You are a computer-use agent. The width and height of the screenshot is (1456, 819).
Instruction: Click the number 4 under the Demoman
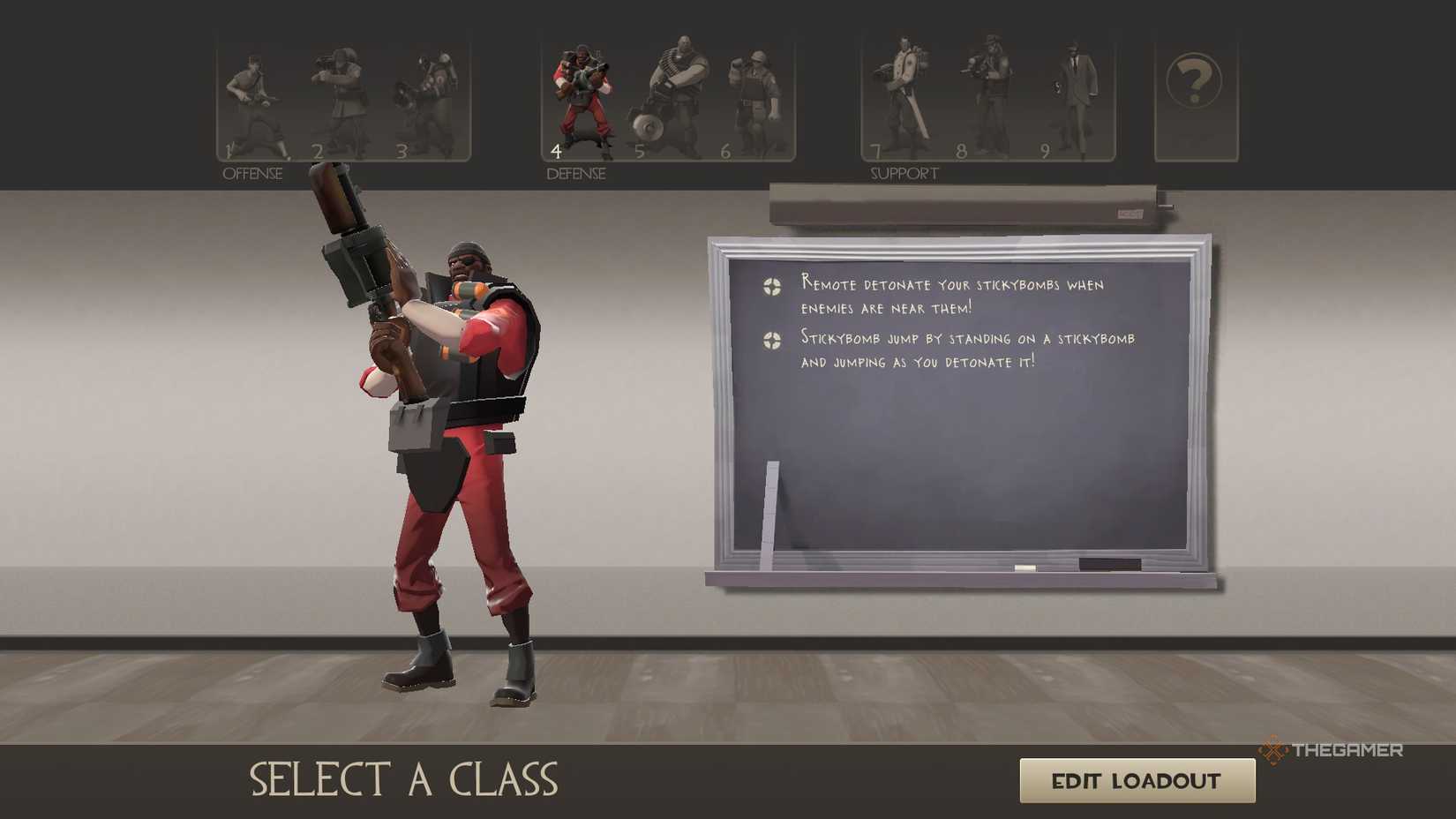click(557, 149)
